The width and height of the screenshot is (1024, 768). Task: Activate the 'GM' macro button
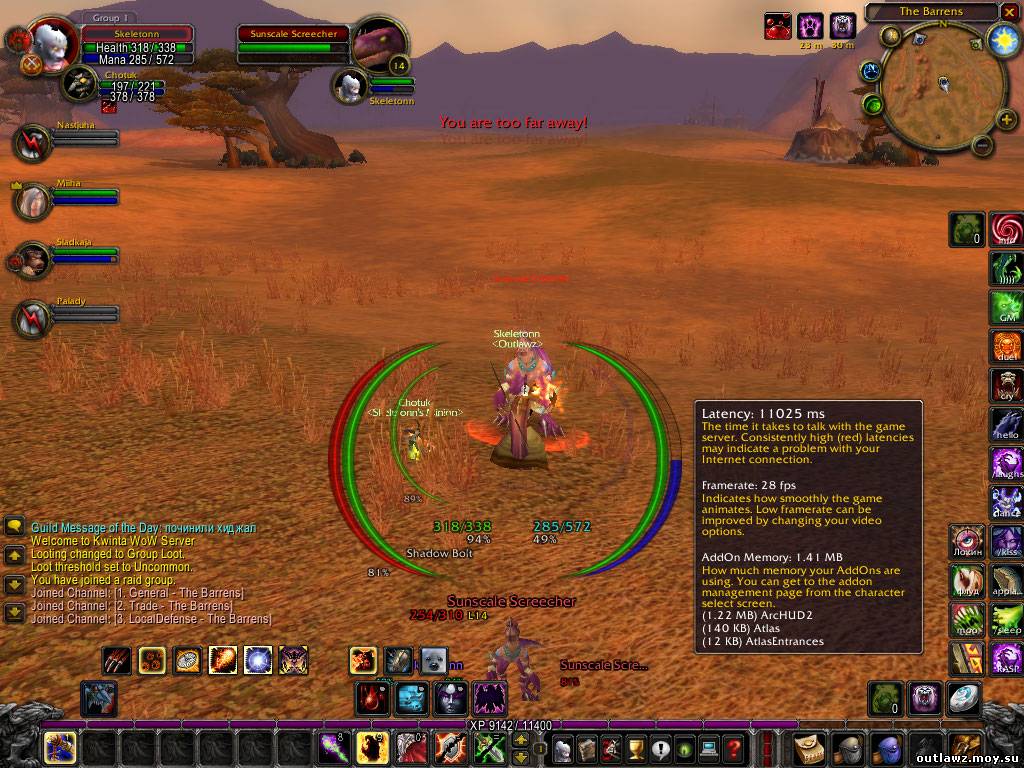[1006, 307]
